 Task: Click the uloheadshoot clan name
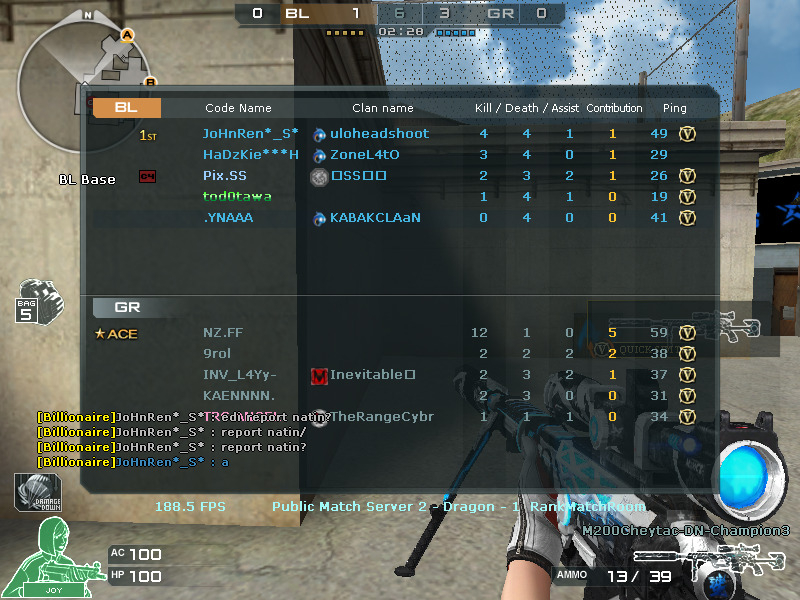pyautogui.click(x=379, y=134)
